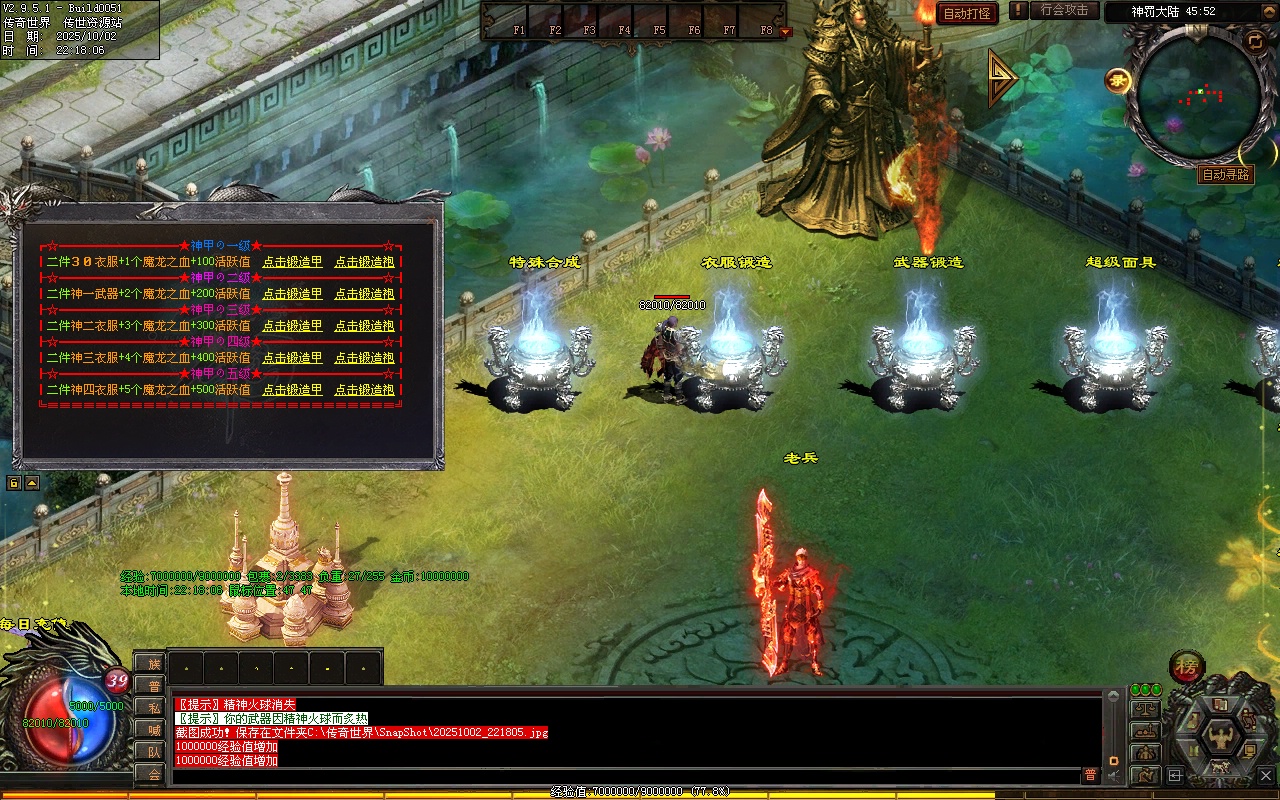Select the 喊 shout chat channel
This screenshot has height=800, width=1280.
[x=153, y=729]
